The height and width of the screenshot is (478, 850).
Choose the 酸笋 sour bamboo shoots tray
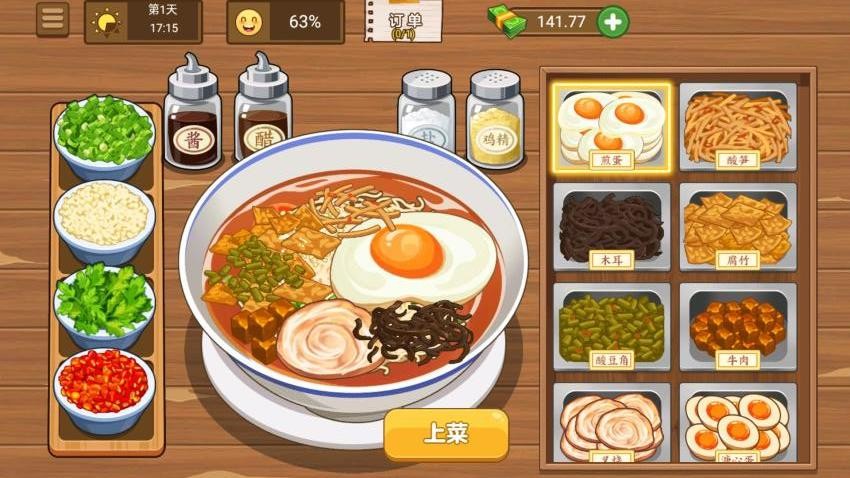click(738, 125)
